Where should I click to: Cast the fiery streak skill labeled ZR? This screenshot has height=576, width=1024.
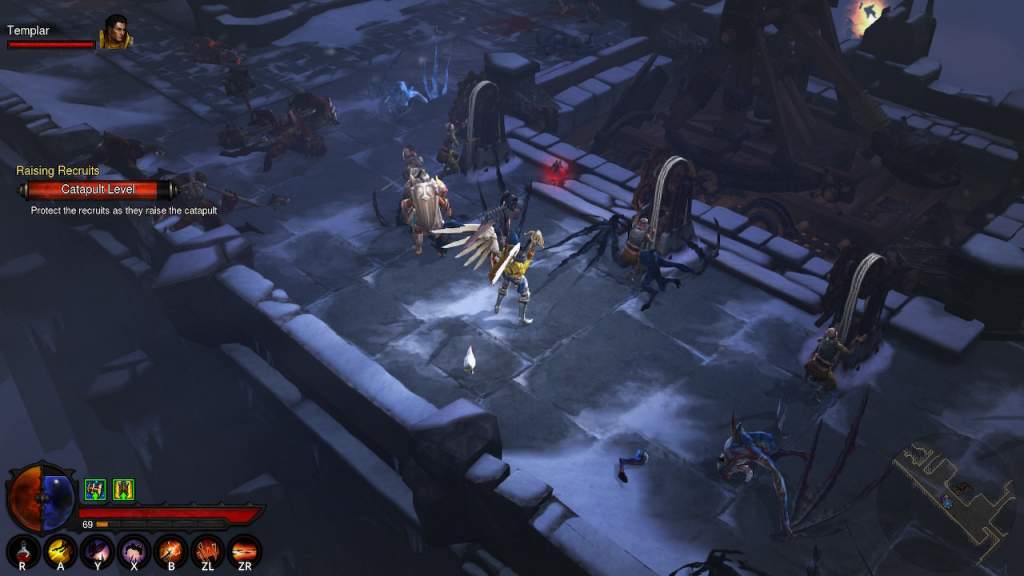click(x=244, y=551)
